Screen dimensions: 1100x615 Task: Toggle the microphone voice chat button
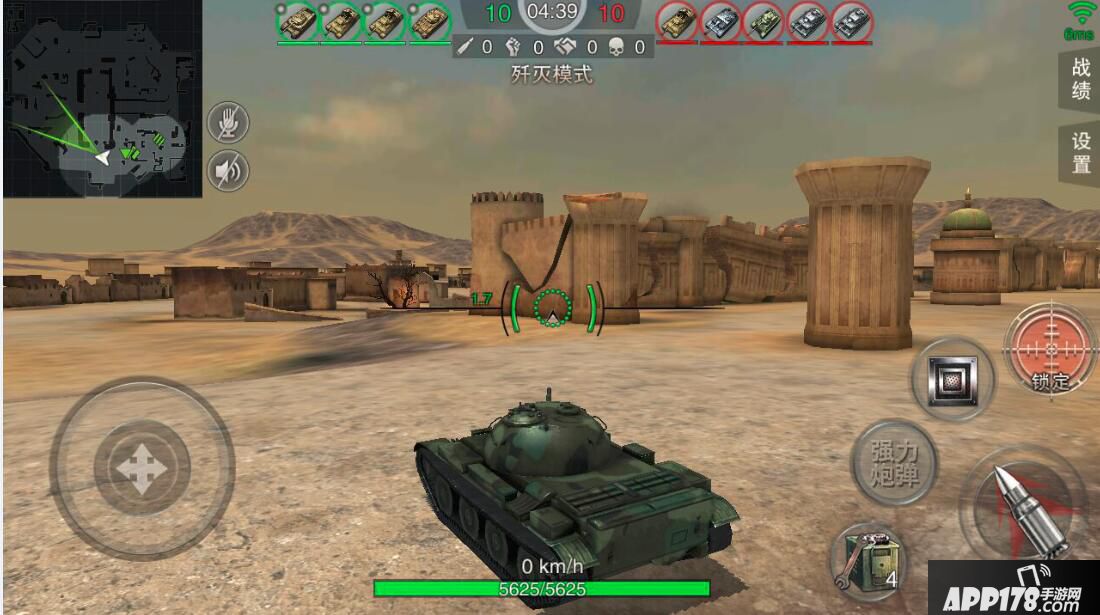tap(228, 124)
